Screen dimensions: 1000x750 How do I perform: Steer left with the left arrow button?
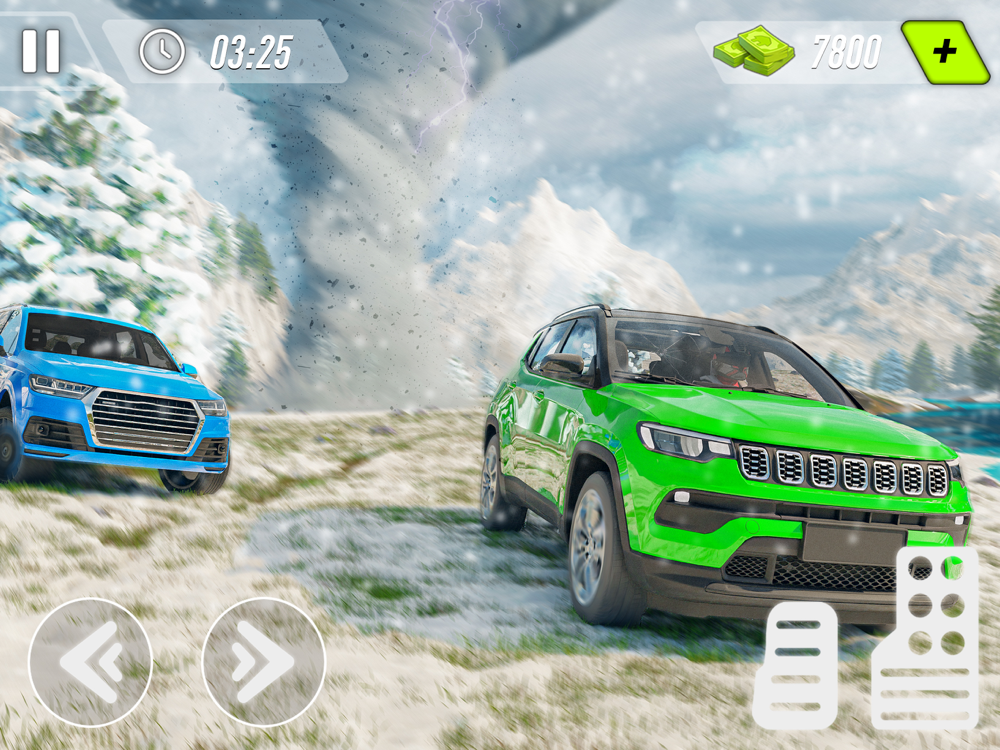pyautogui.click(x=90, y=660)
